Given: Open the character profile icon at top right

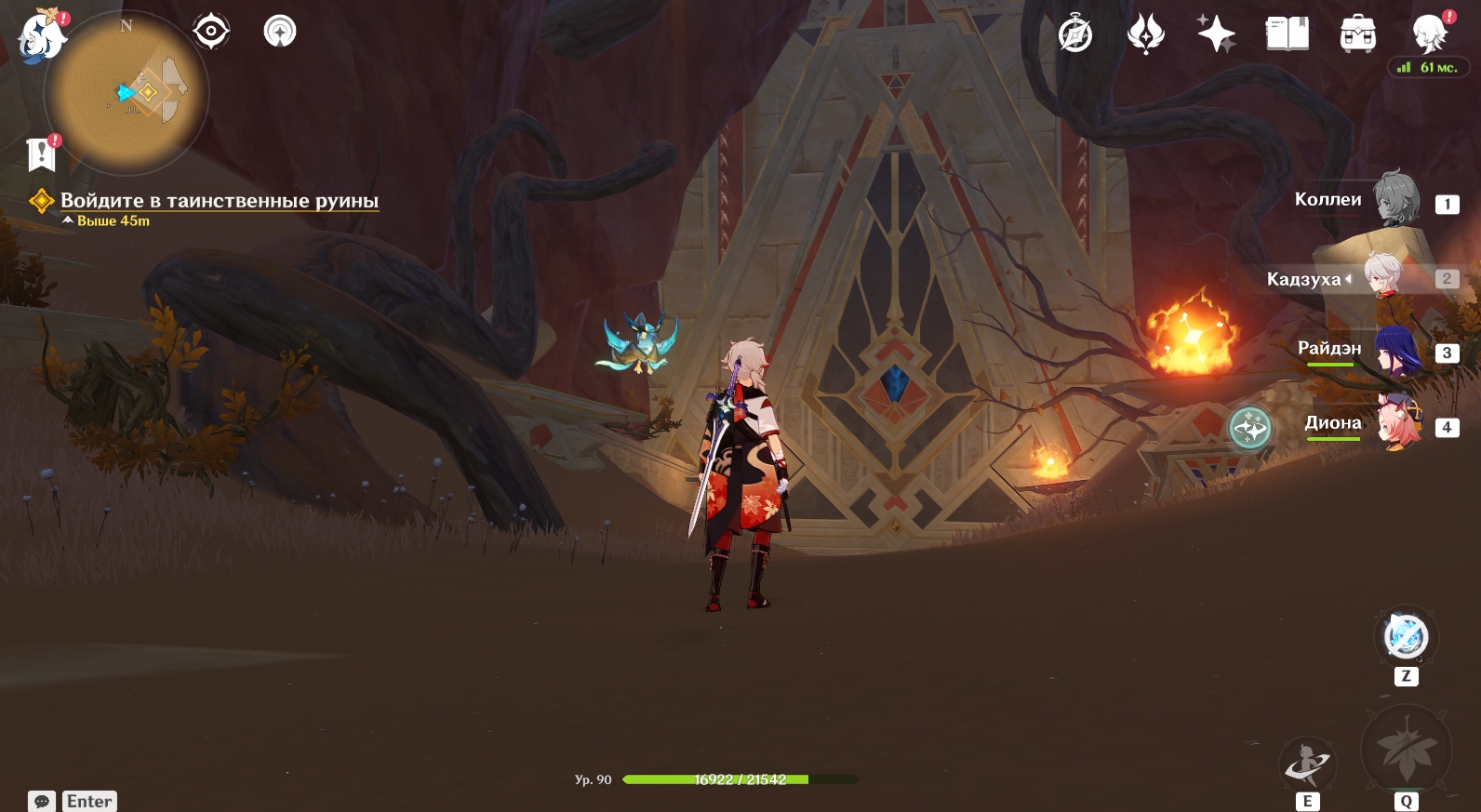Looking at the screenshot, I should (x=1429, y=34).
